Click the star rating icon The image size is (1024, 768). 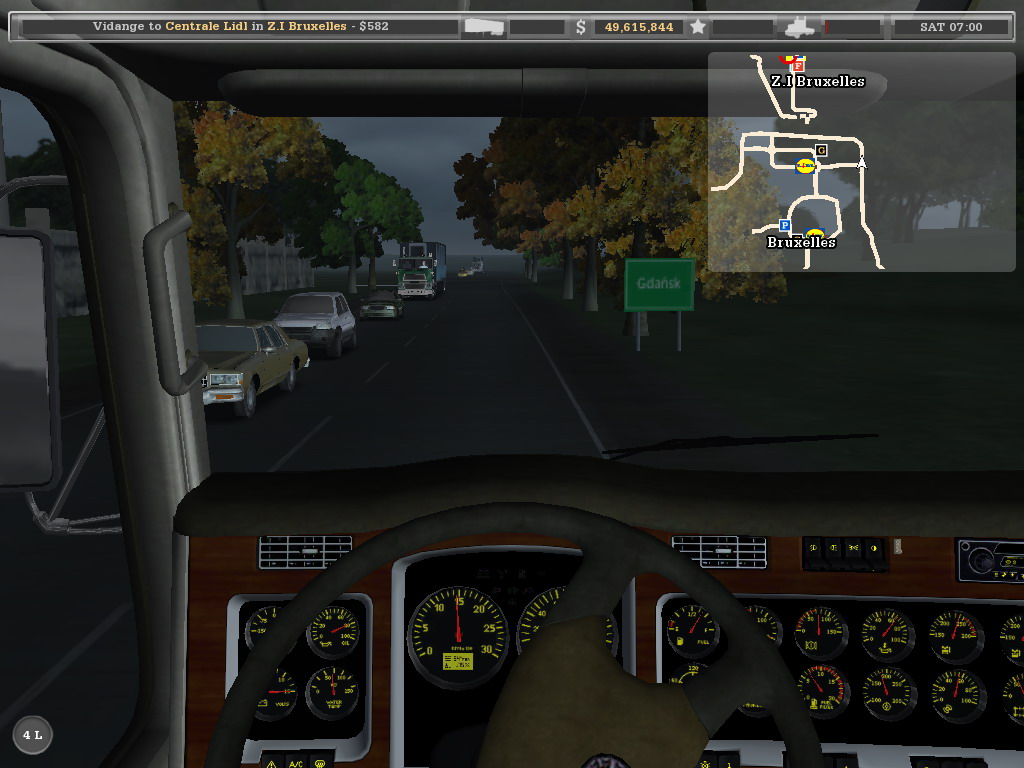click(x=698, y=27)
